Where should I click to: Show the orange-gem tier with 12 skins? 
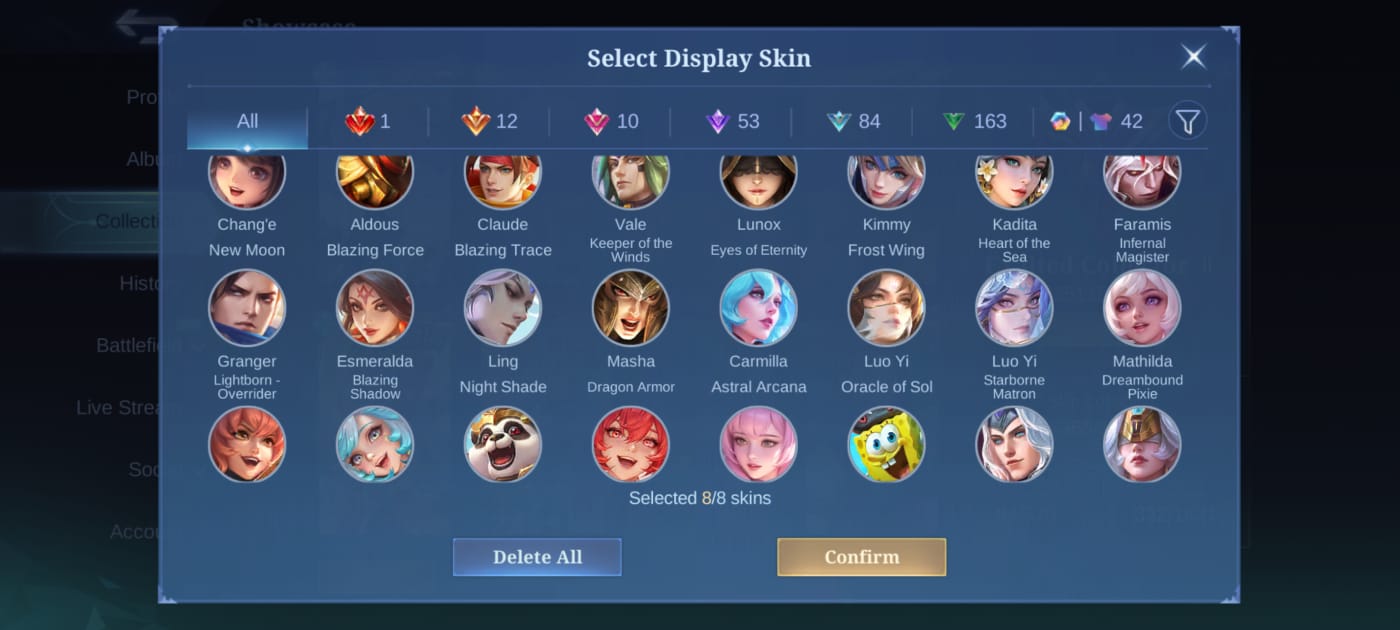coord(489,122)
